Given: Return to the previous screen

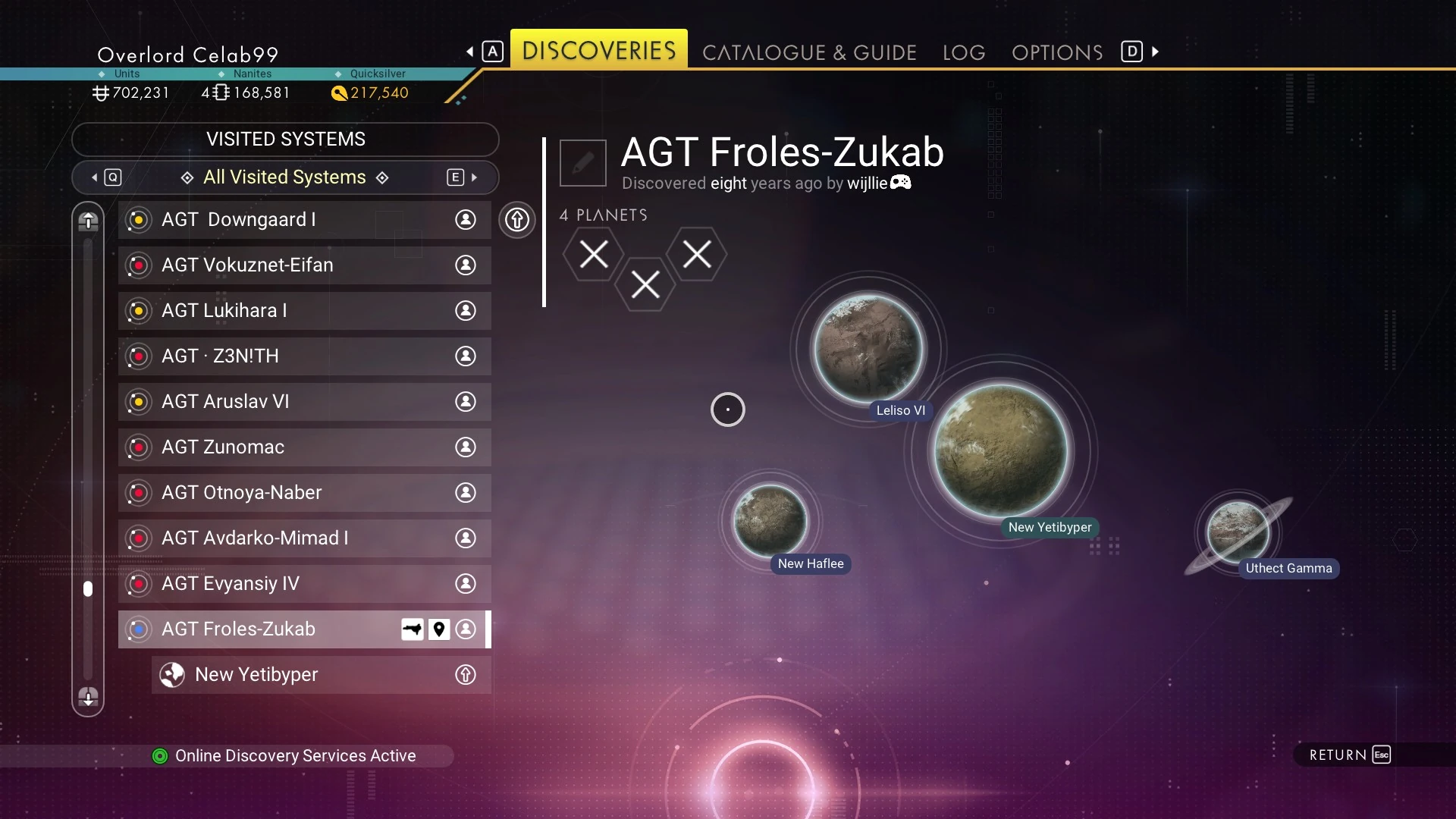Looking at the screenshot, I should [1350, 755].
